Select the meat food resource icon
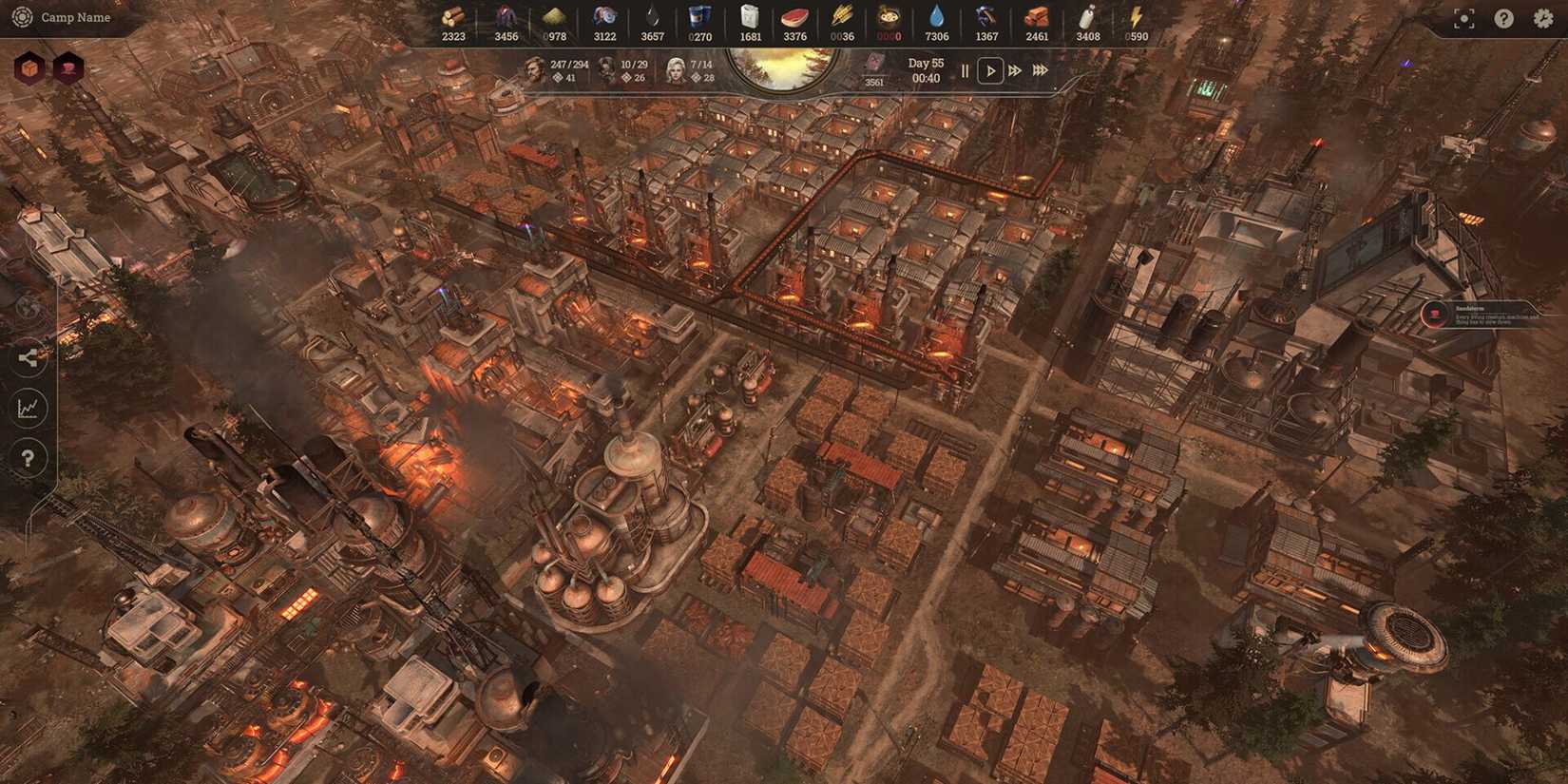 [794, 16]
